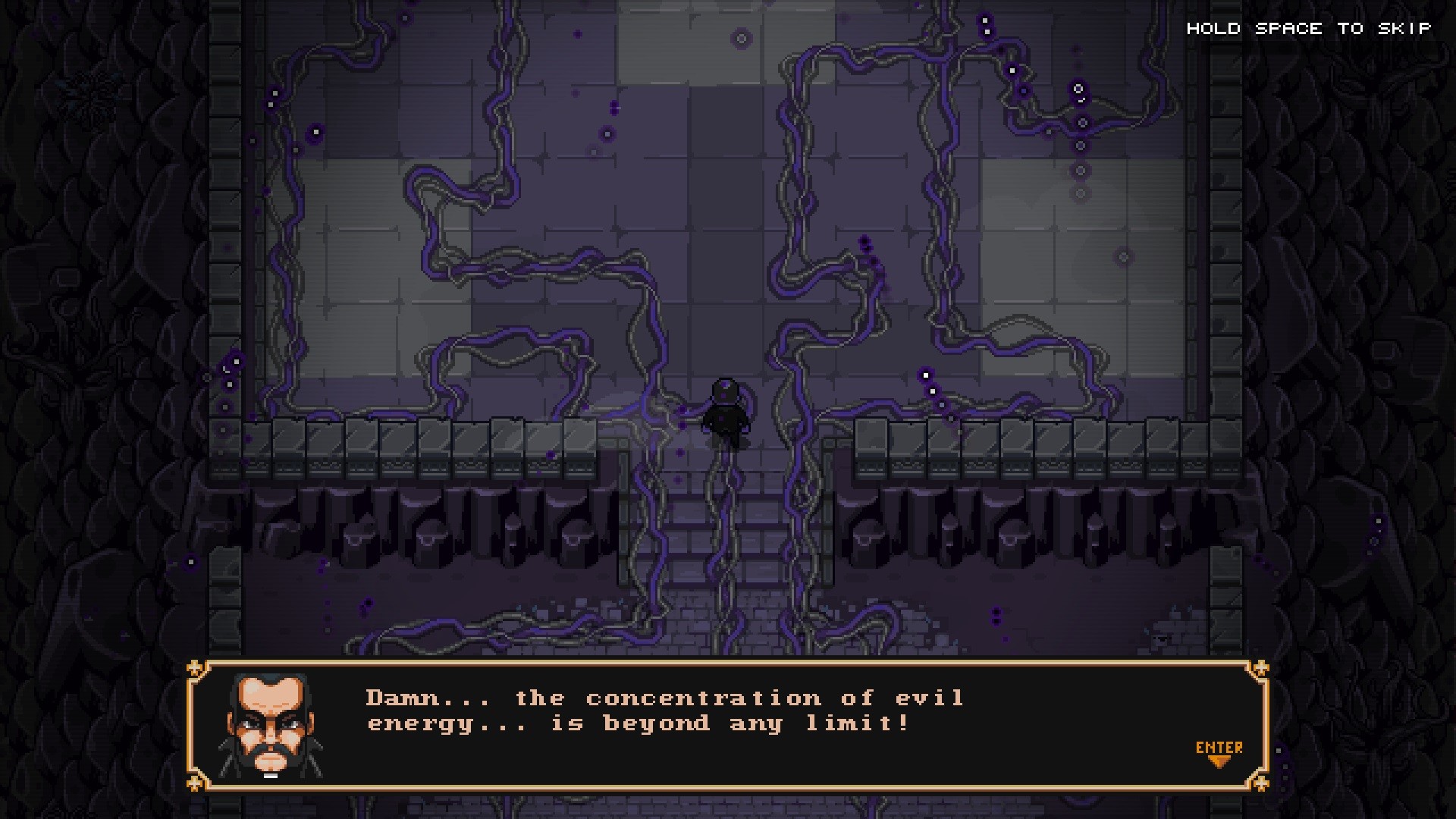Click the glowing white orb on the right wall
1456x819 pixels.
[927, 373]
